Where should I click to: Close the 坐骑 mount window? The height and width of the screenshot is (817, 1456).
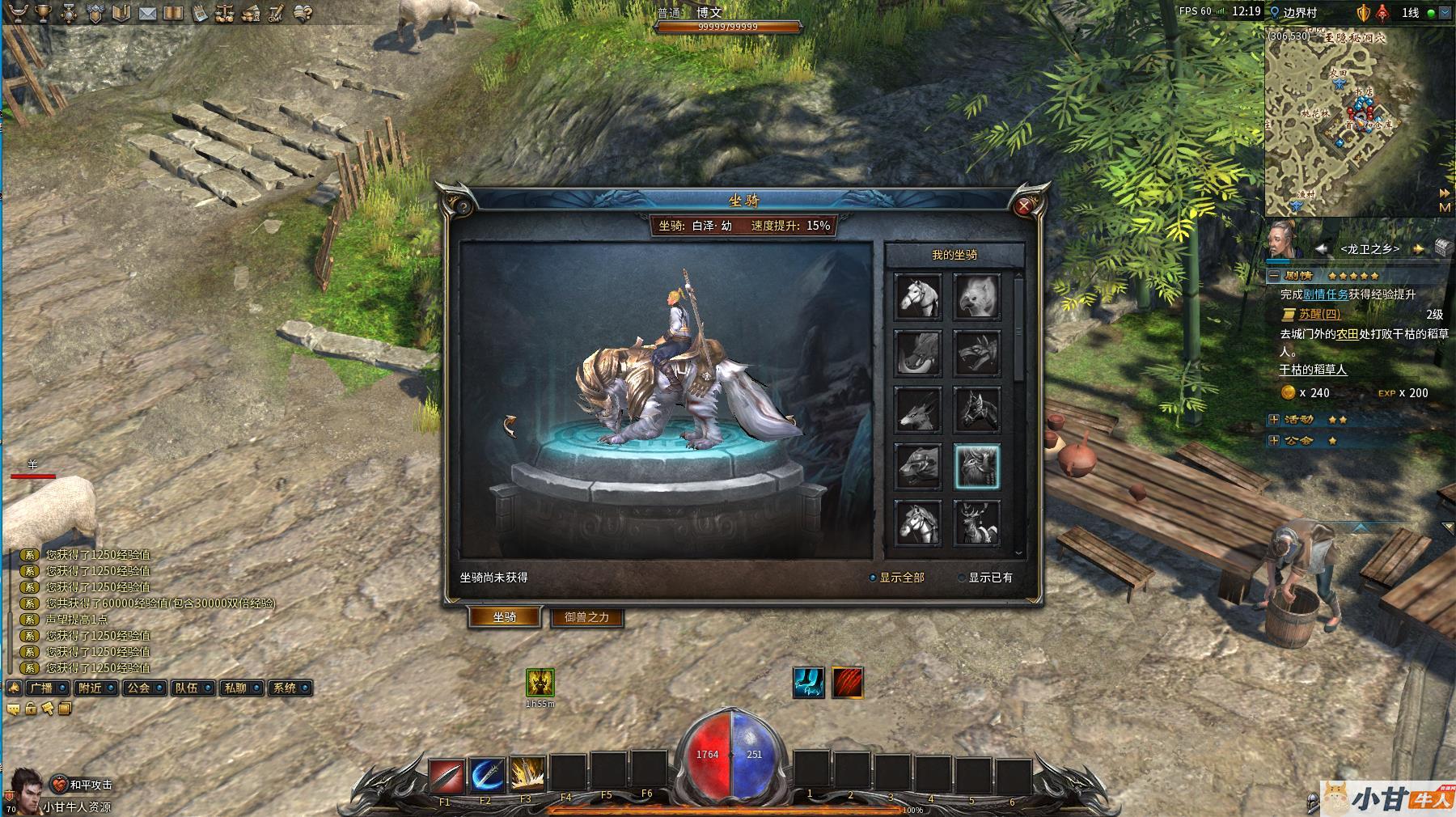pyautogui.click(x=1024, y=206)
